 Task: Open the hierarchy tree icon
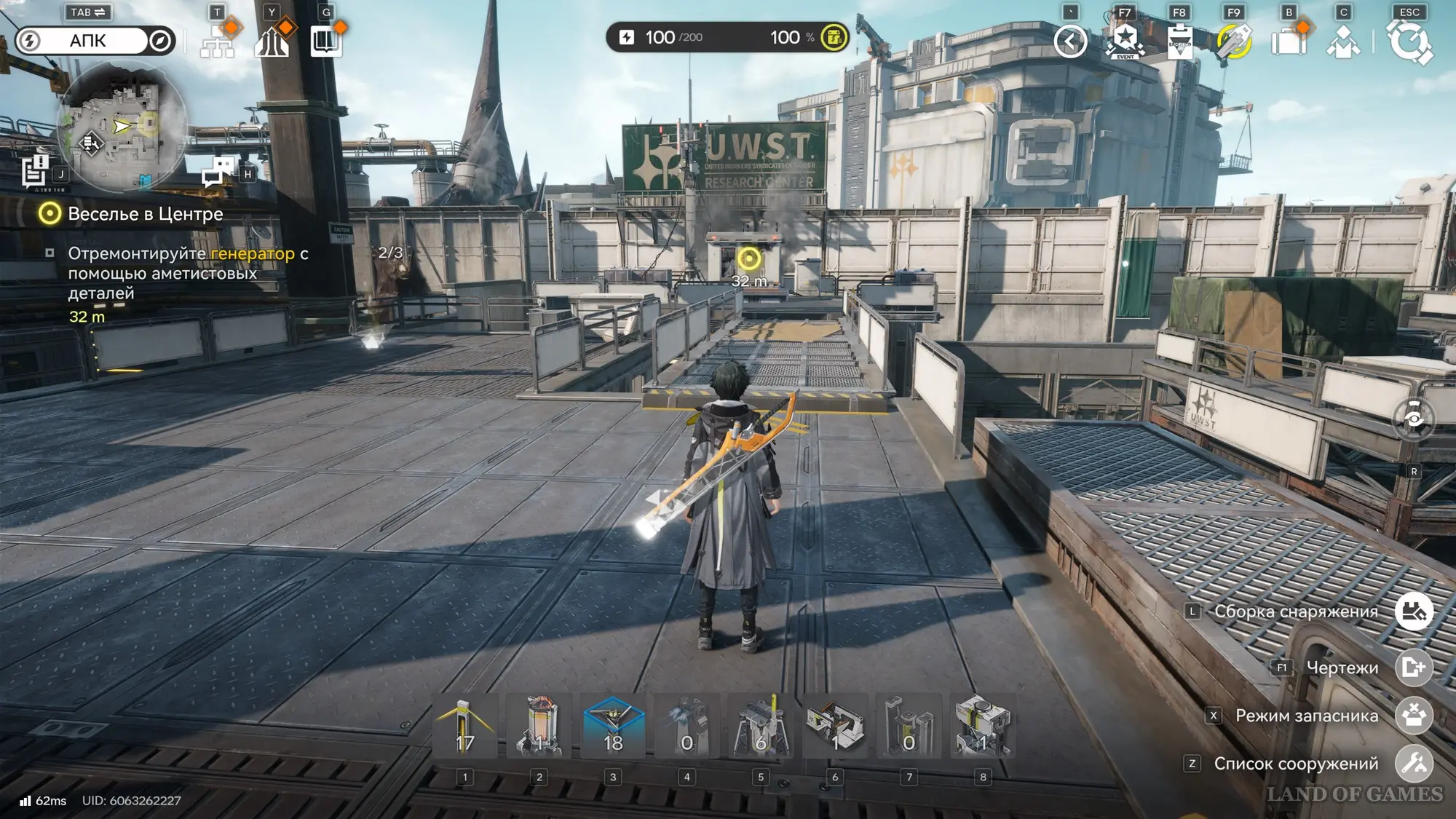click(217, 42)
